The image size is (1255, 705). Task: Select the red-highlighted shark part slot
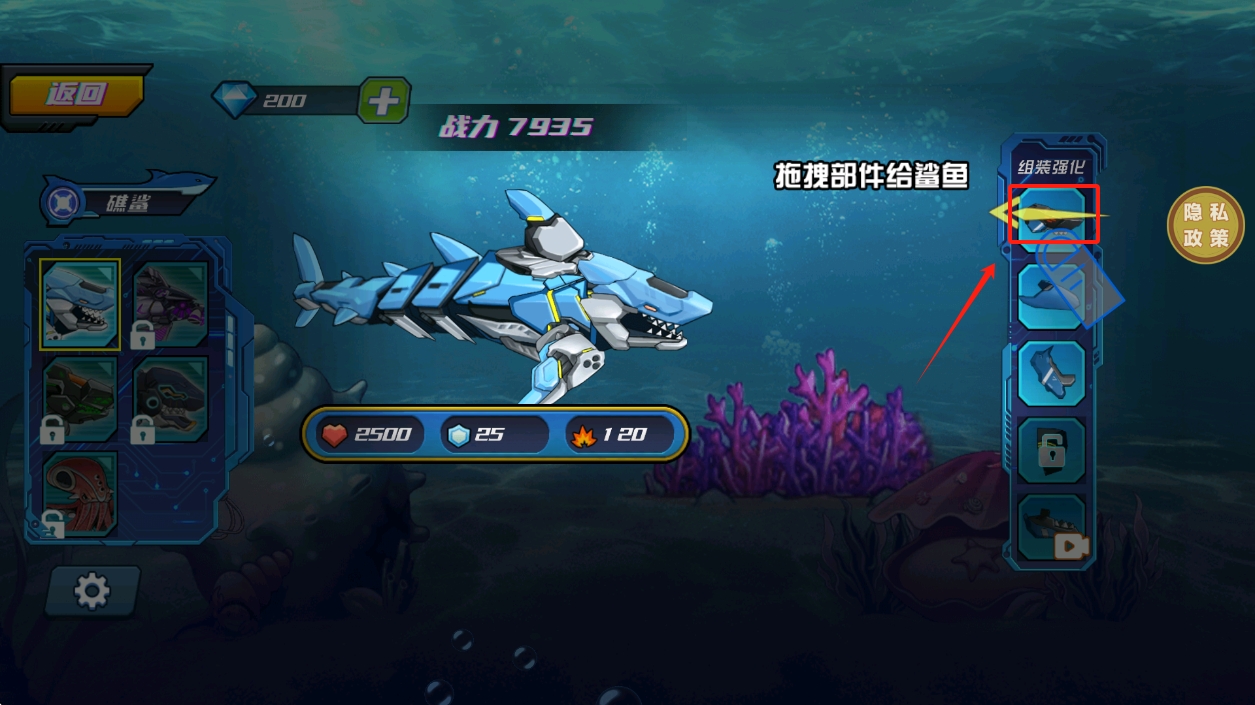1053,213
